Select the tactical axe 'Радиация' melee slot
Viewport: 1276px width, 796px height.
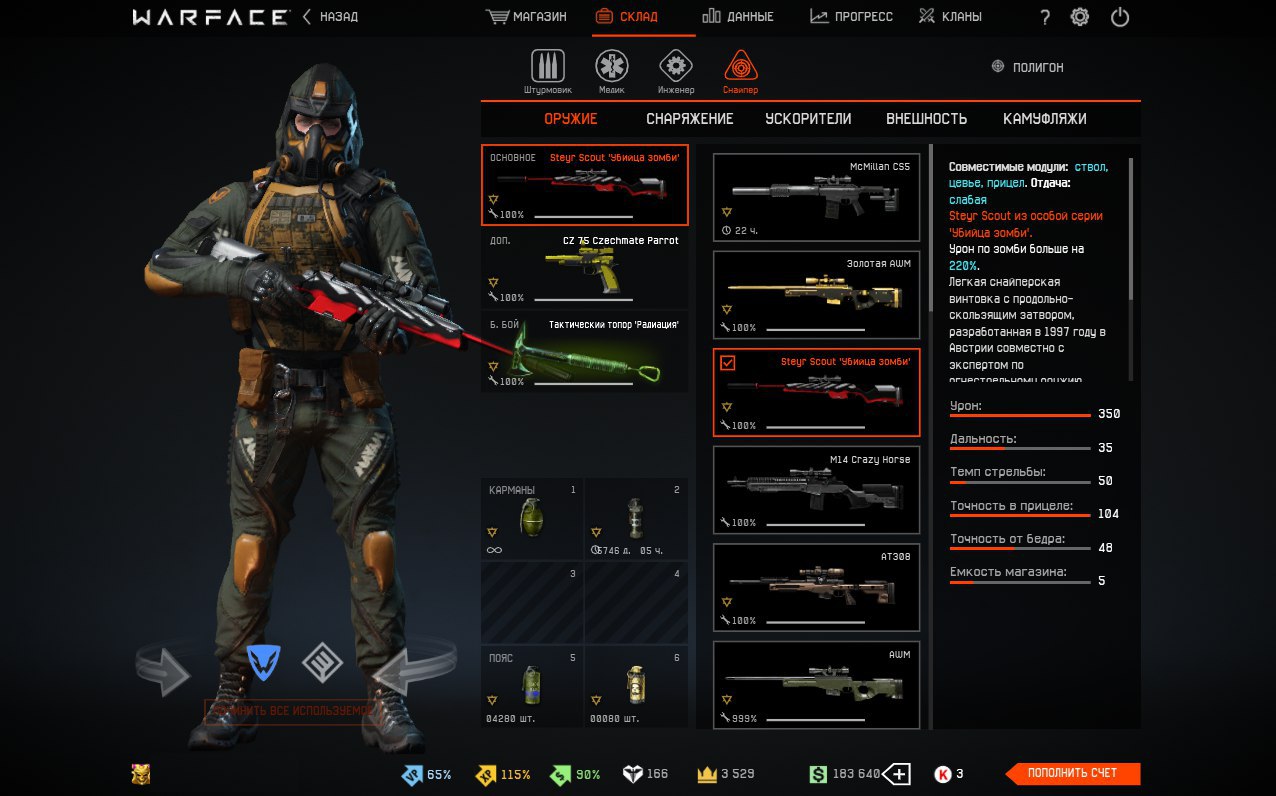(x=585, y=352)
